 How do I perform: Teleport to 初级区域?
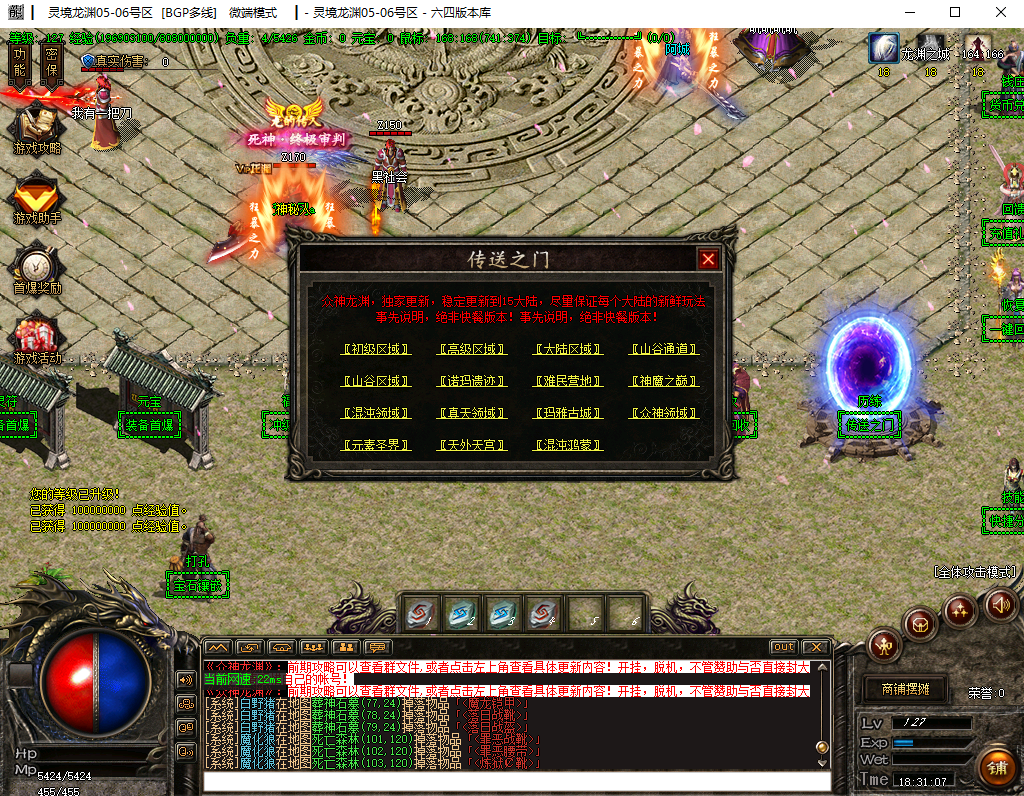(377, 350)
